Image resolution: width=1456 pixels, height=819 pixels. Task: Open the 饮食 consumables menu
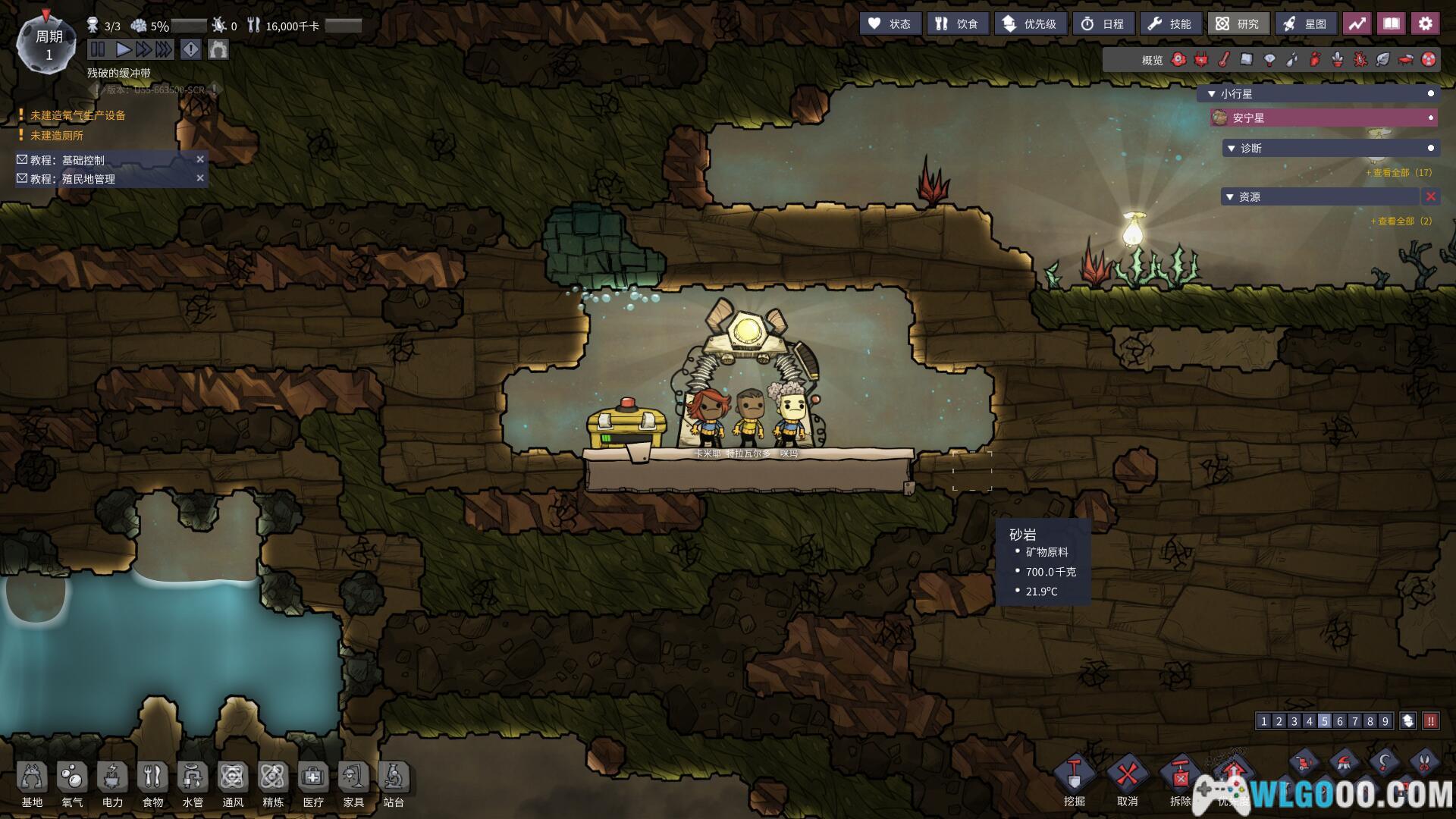pos(957,24)
